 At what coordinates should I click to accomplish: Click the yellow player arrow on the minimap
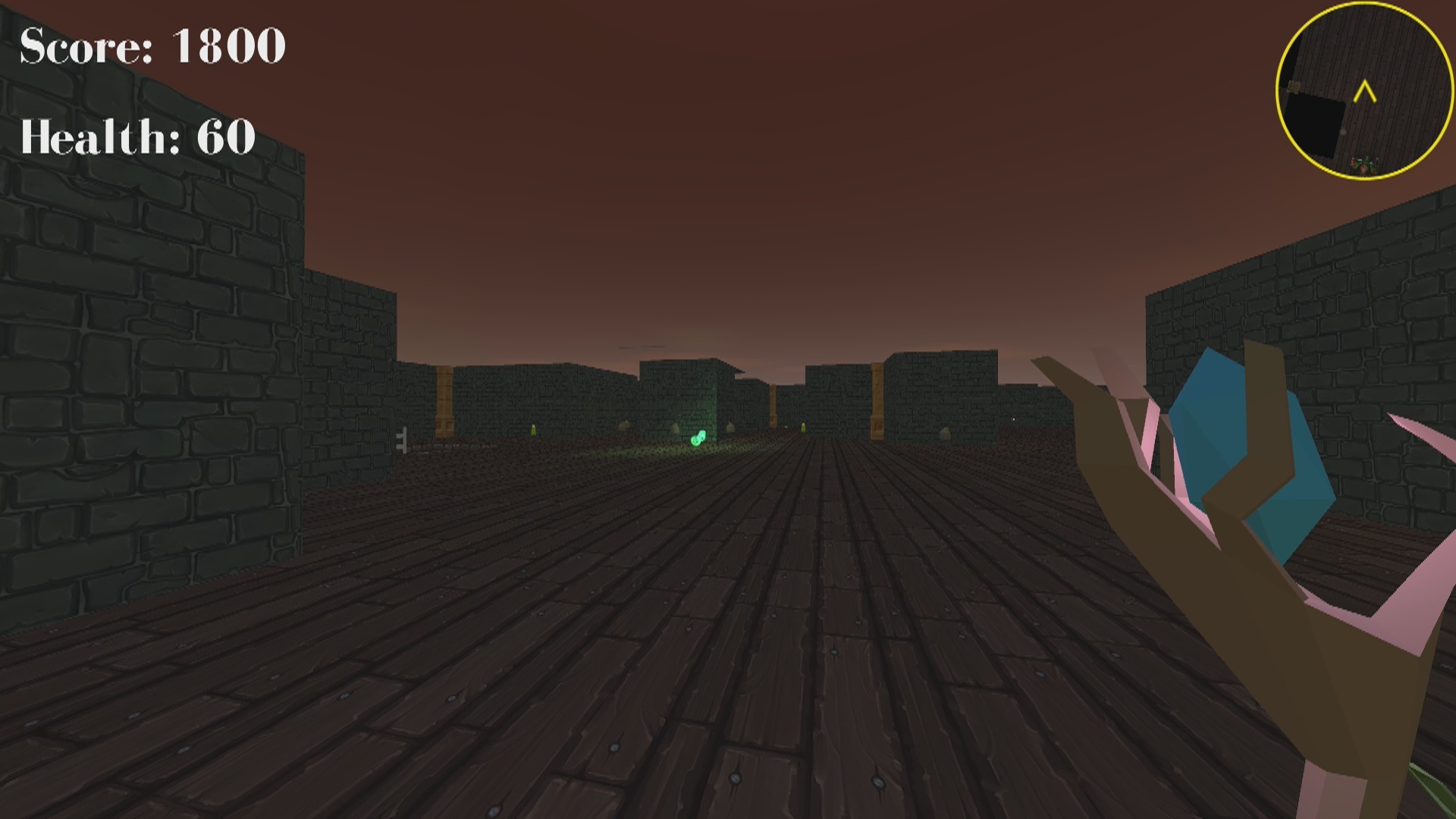coord(1365,91)
